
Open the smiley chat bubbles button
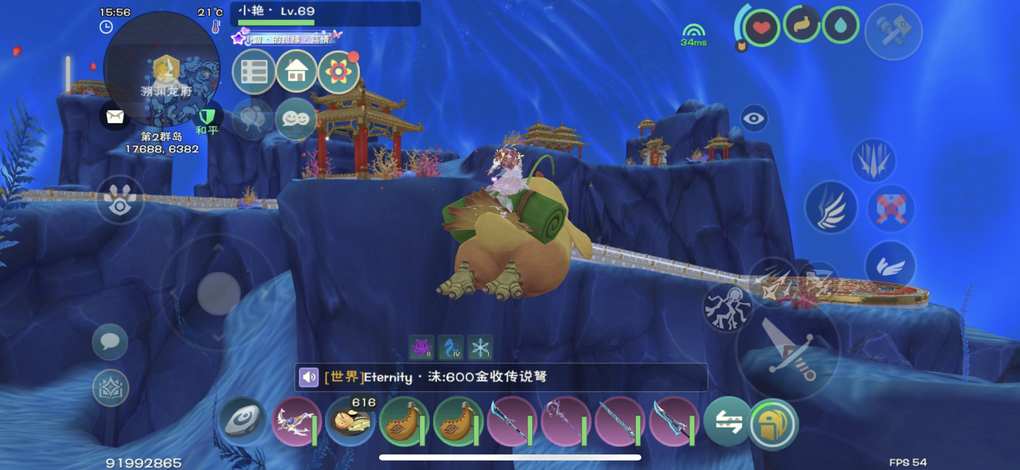pyautogui.click(x=296, y=118)
